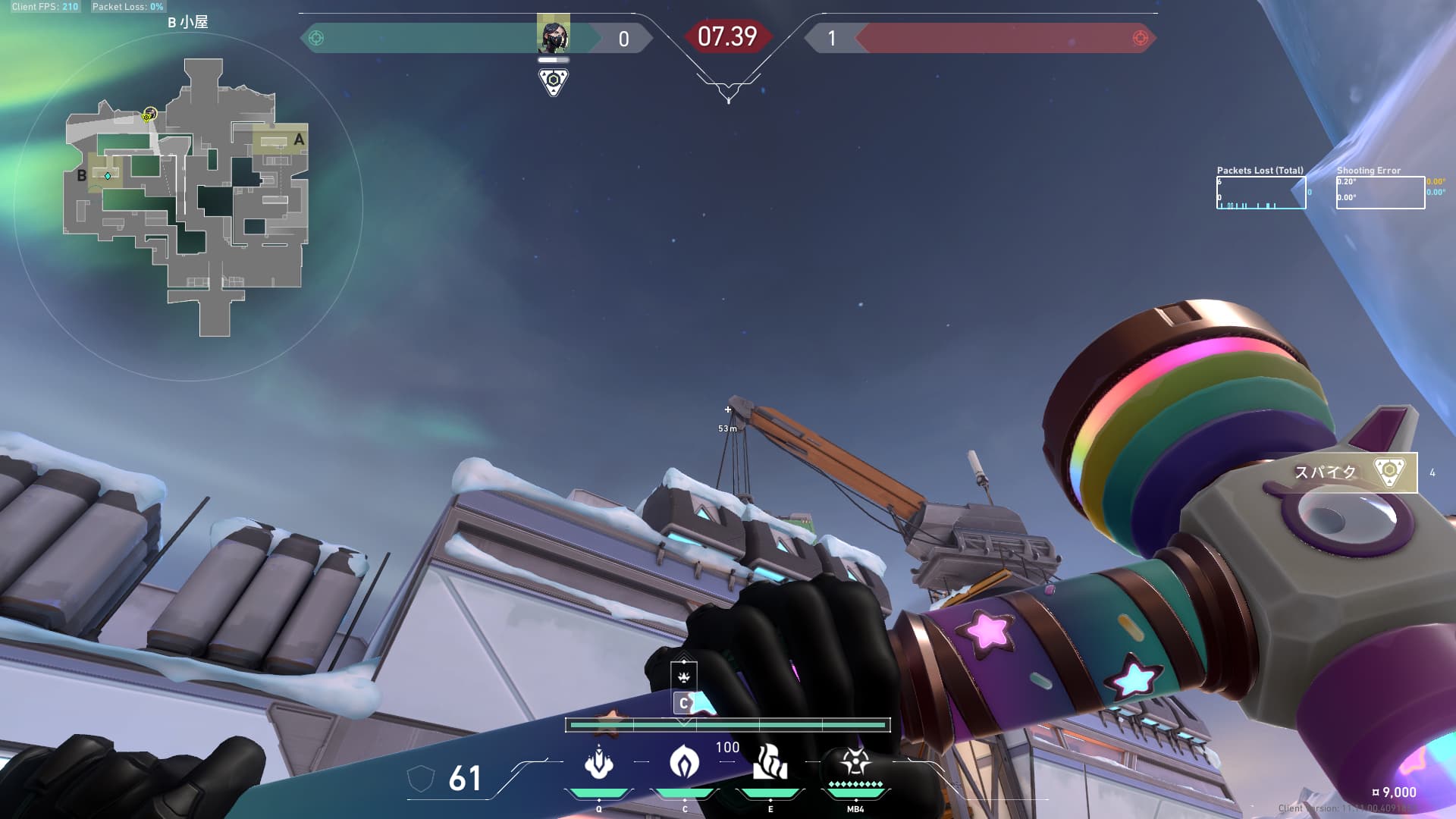This screenshot has height=819, width=1456.
Task: Activate the ultimate ability icon above MB4
Action: 855,761
